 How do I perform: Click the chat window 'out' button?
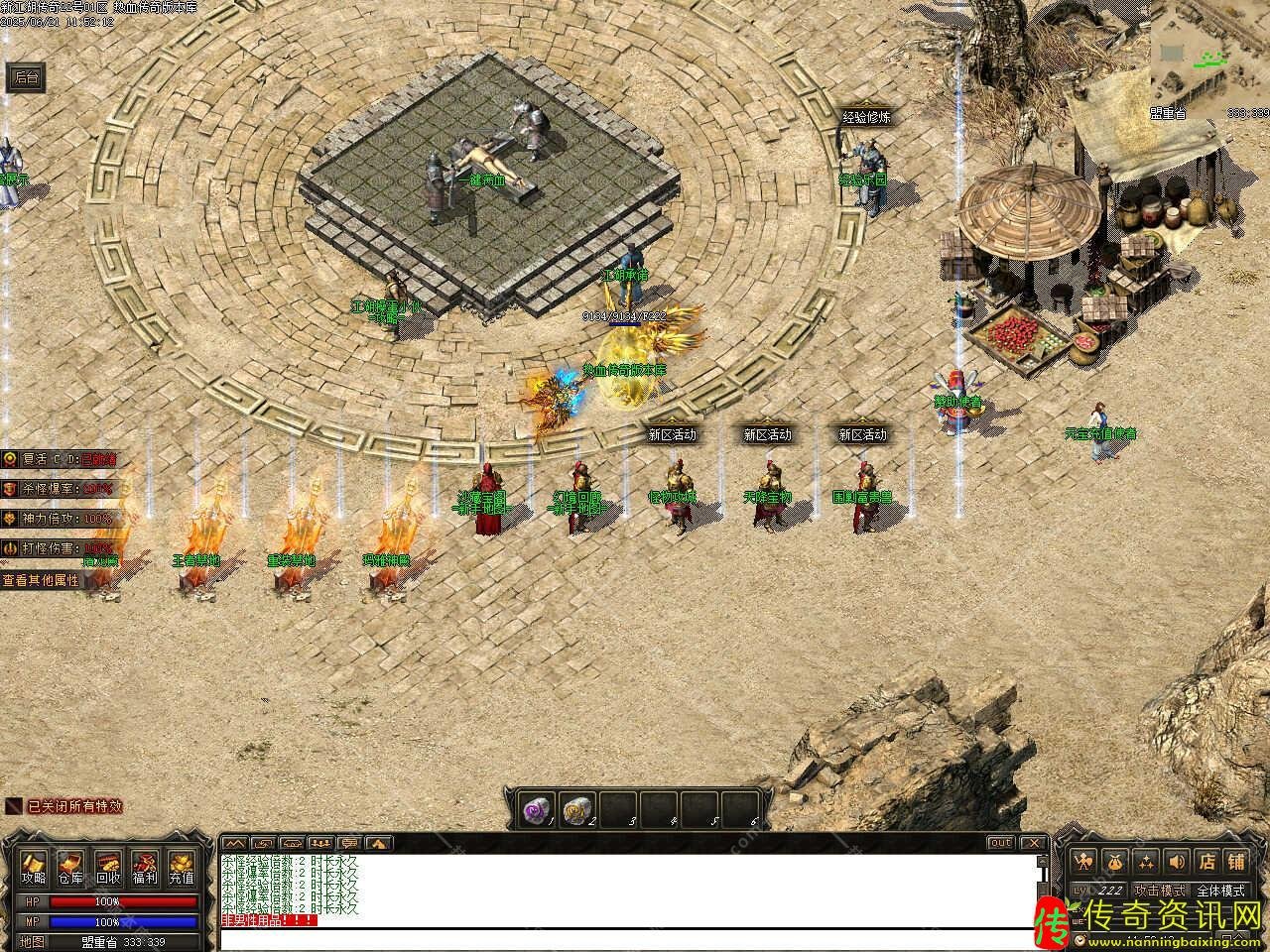(x=1000, y=843)
